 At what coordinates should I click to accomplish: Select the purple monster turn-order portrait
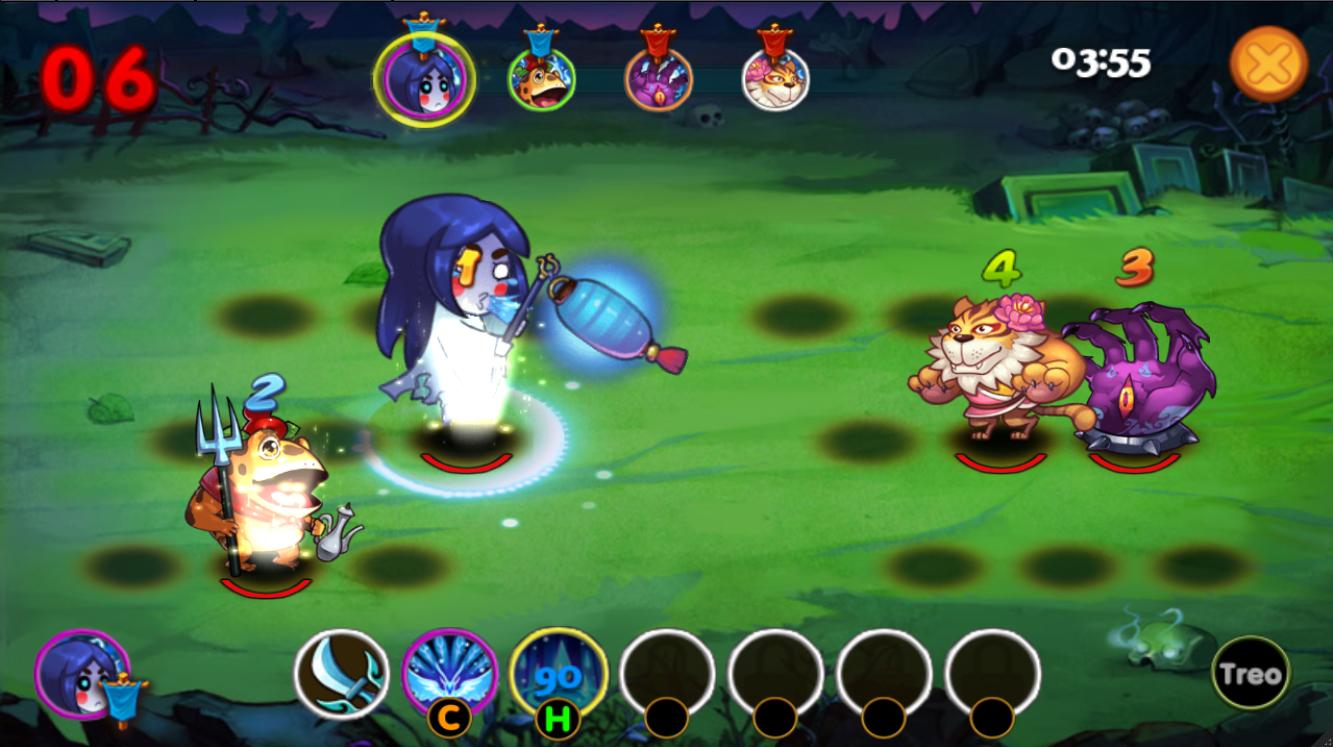click(658, 79)
